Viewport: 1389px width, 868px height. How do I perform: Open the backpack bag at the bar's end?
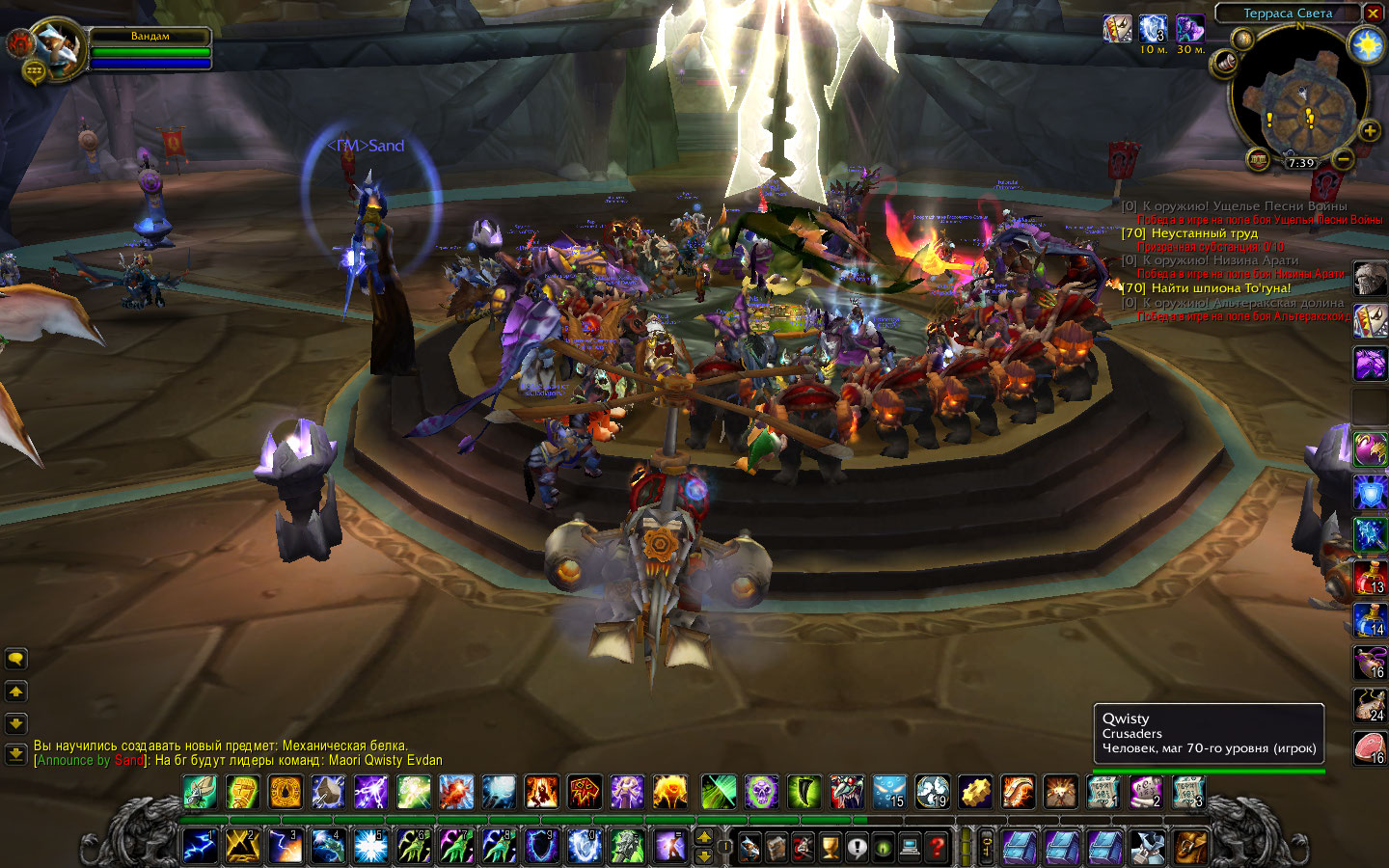(x=1190, y=848)
